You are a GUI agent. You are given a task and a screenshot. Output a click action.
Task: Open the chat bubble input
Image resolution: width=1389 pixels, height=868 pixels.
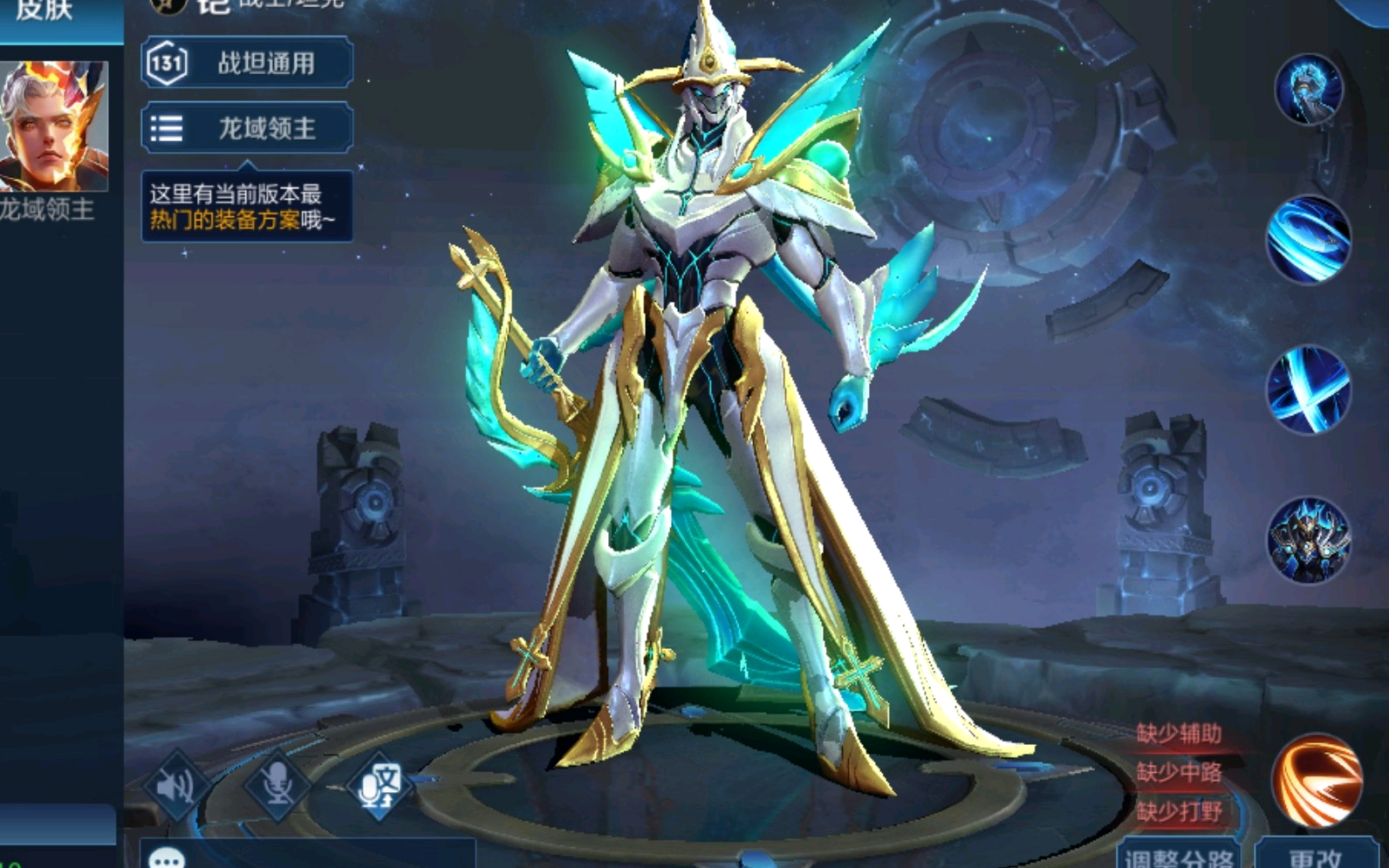(167, 858)
